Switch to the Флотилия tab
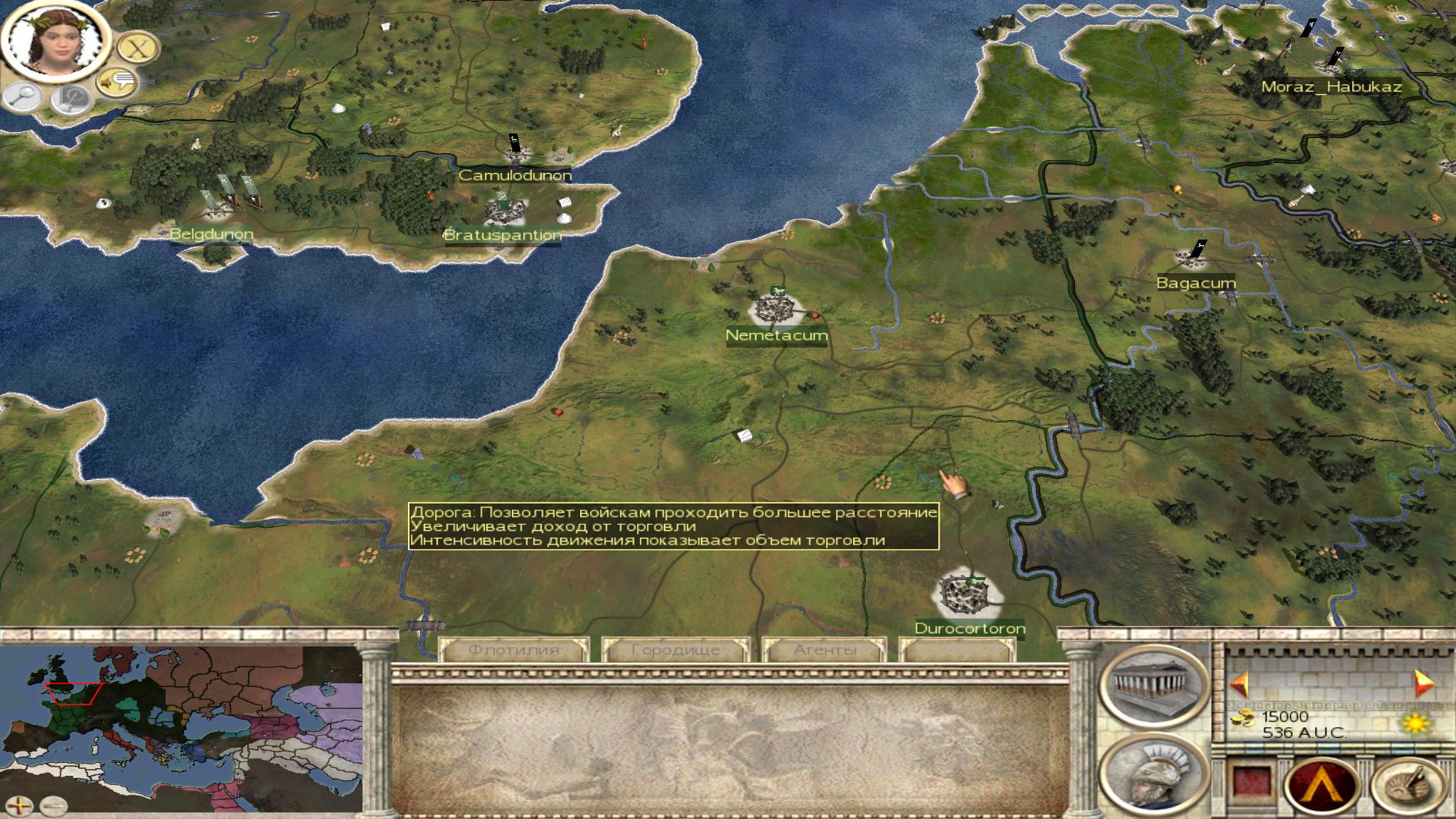The image size is (1456, 819). 513,650
